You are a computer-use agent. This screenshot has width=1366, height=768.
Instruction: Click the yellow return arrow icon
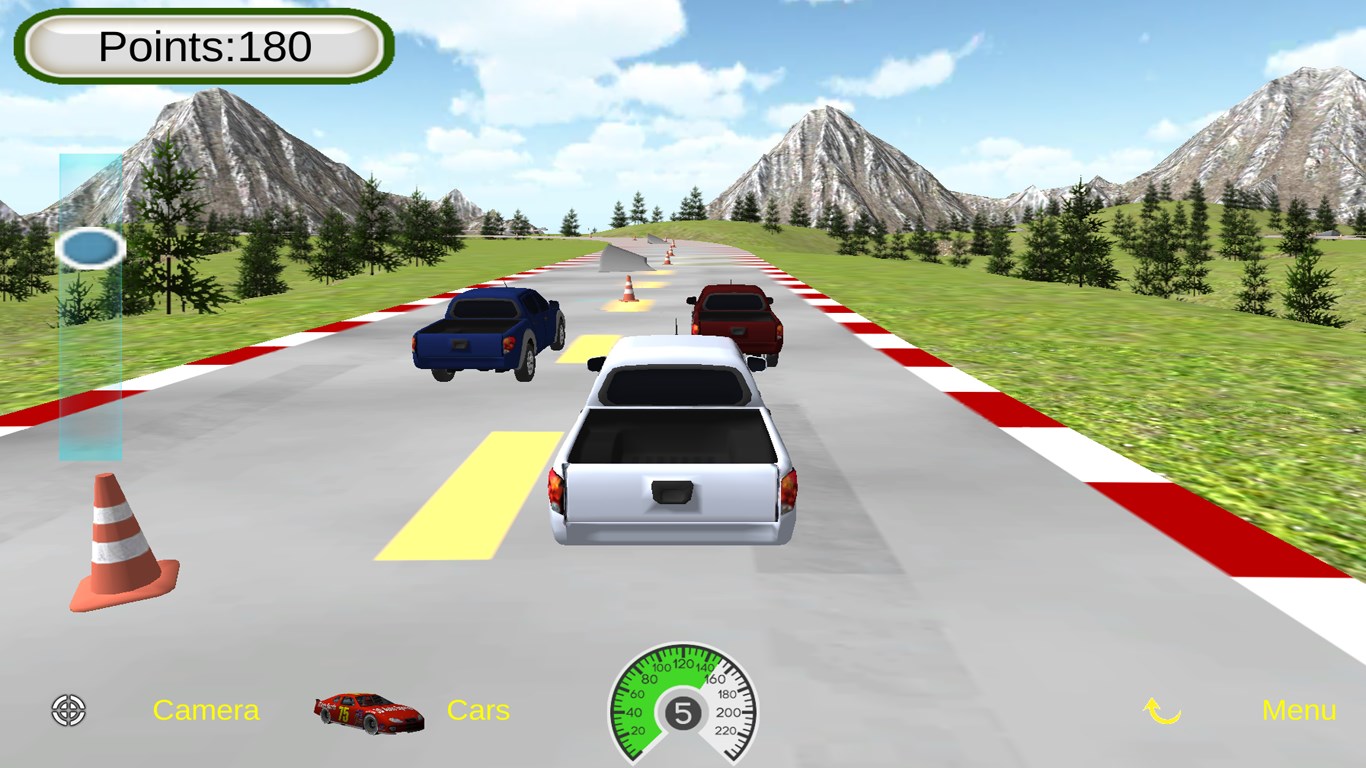[x=1162, y=711]
